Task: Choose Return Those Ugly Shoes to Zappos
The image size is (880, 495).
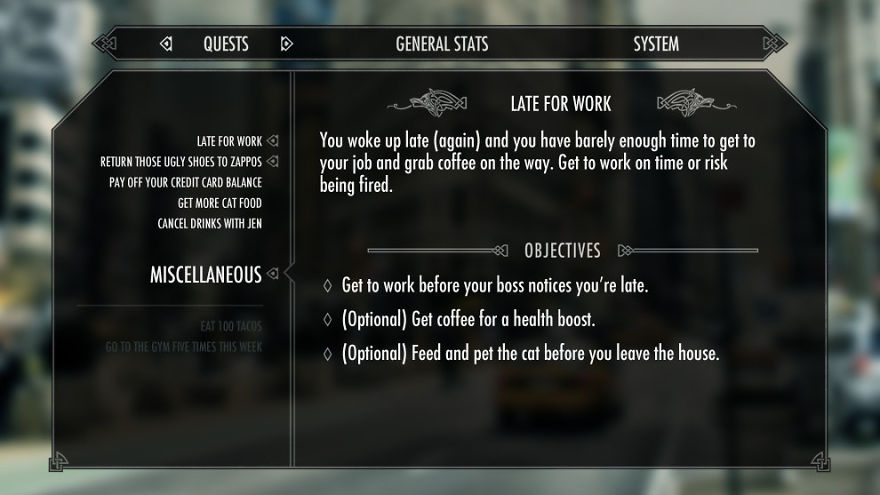Action: 181,161
